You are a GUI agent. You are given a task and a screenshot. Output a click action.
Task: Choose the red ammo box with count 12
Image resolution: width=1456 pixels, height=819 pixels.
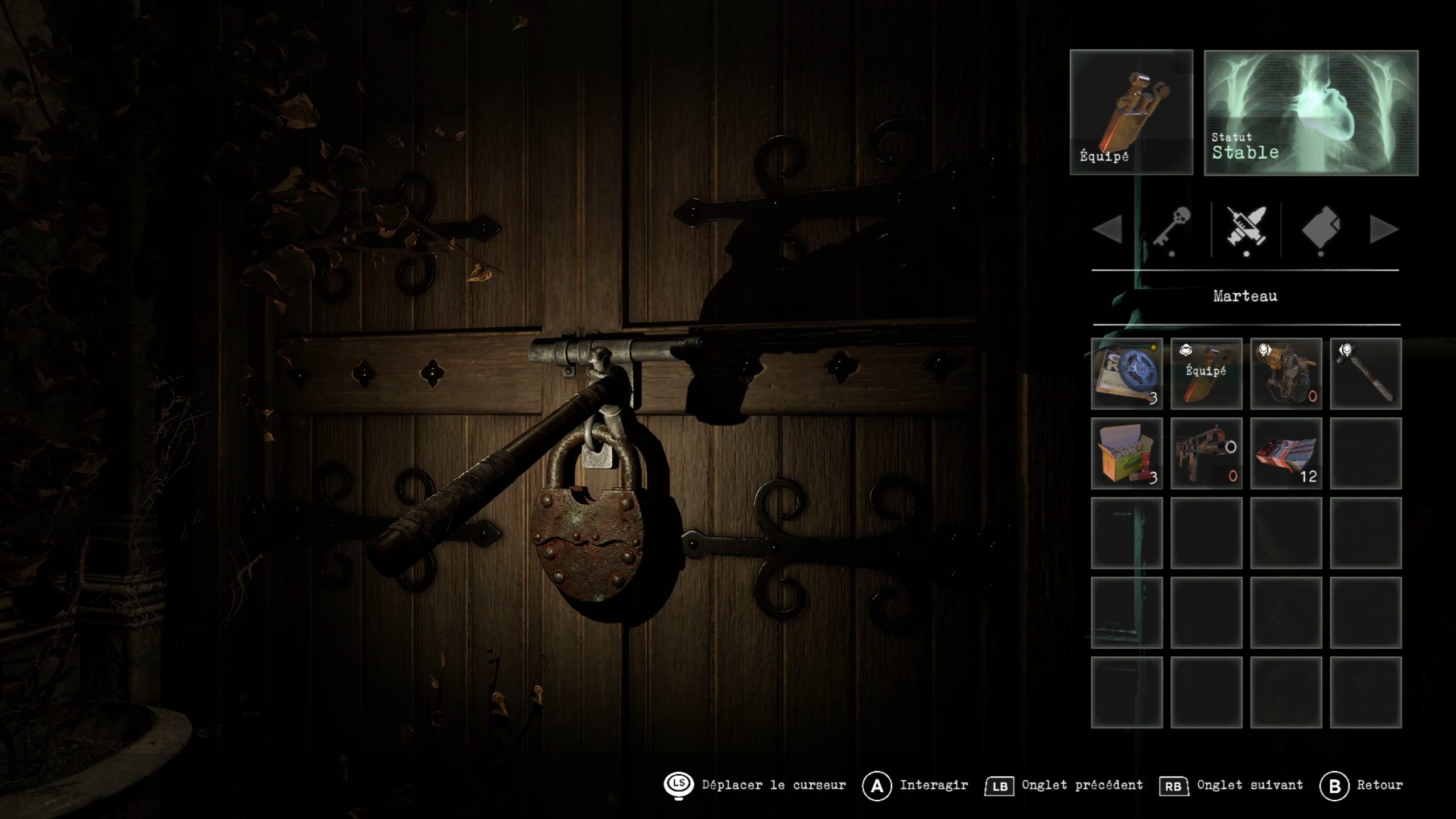[1286, 453]
